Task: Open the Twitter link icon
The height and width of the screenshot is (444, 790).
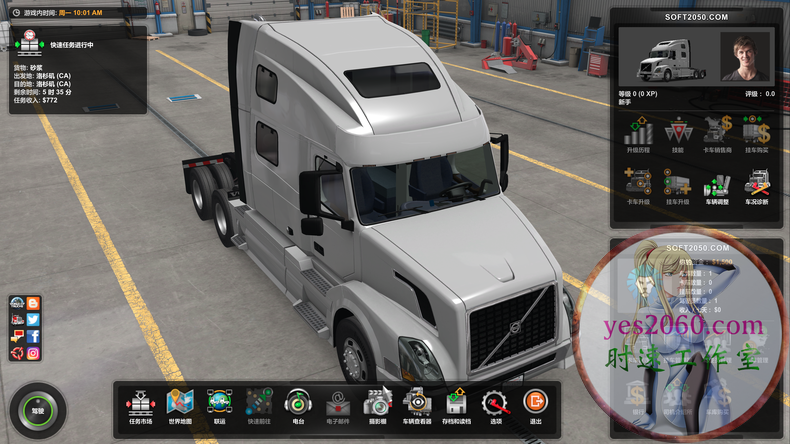Action: 33,320
